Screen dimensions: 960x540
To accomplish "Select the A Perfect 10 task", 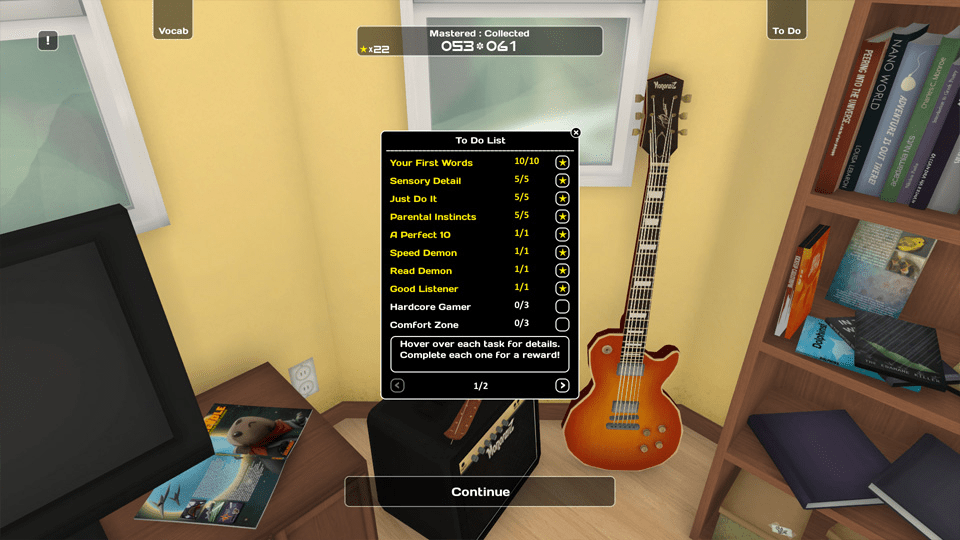I will 420,235.
